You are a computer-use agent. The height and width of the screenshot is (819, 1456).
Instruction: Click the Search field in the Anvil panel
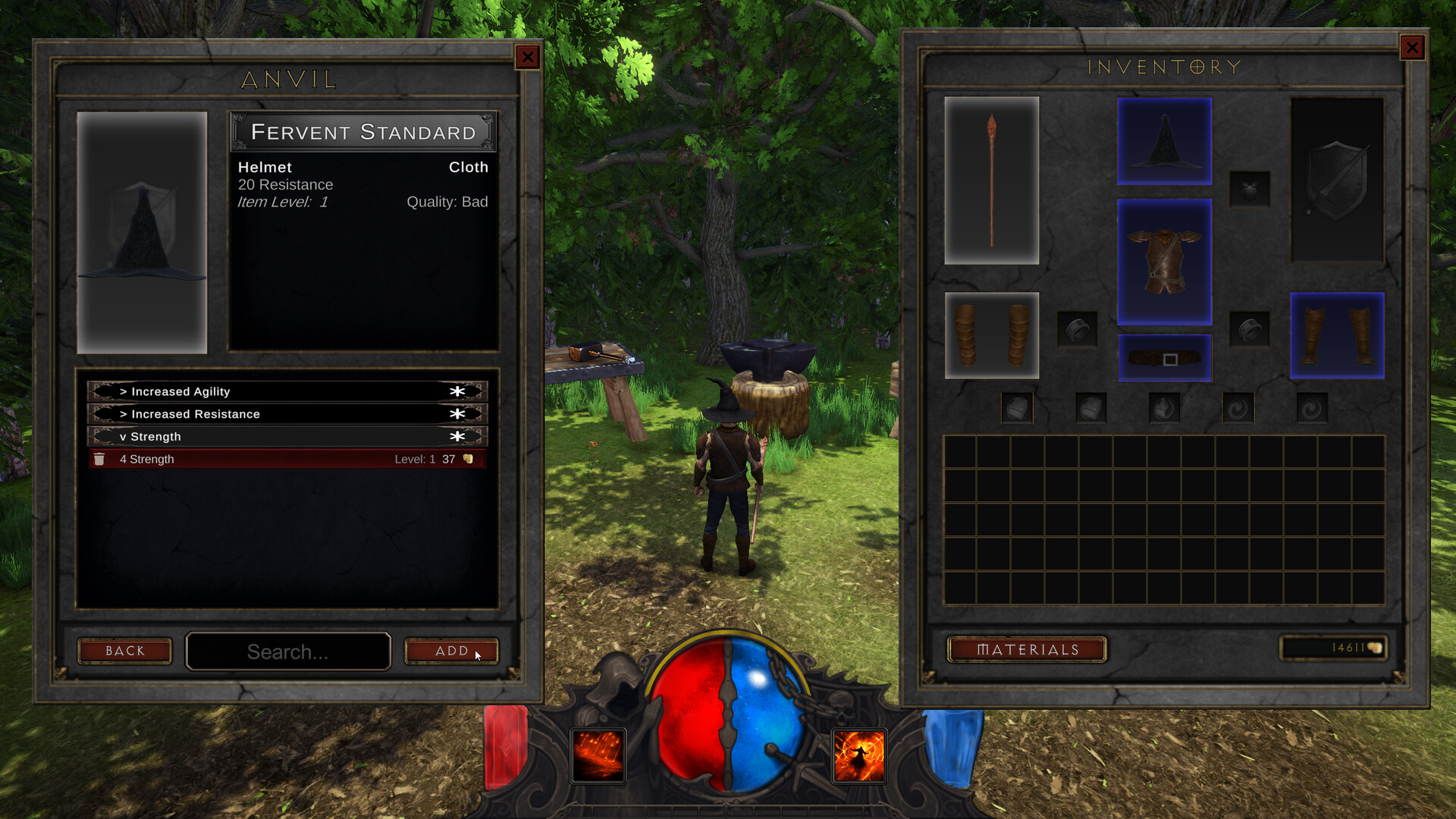tap(288, 651)
